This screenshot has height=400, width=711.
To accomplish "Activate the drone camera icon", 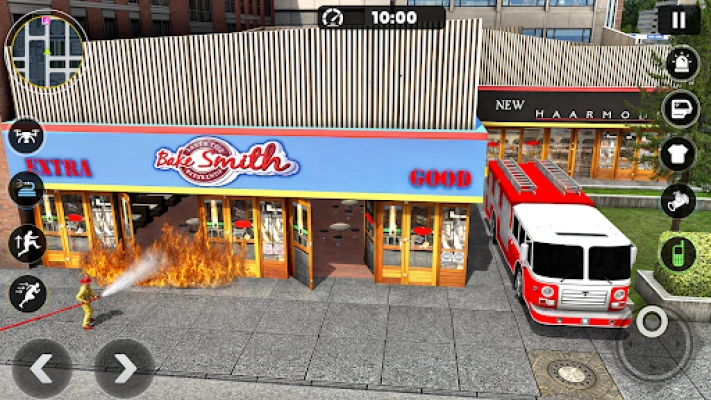I will tap(25, 137).
